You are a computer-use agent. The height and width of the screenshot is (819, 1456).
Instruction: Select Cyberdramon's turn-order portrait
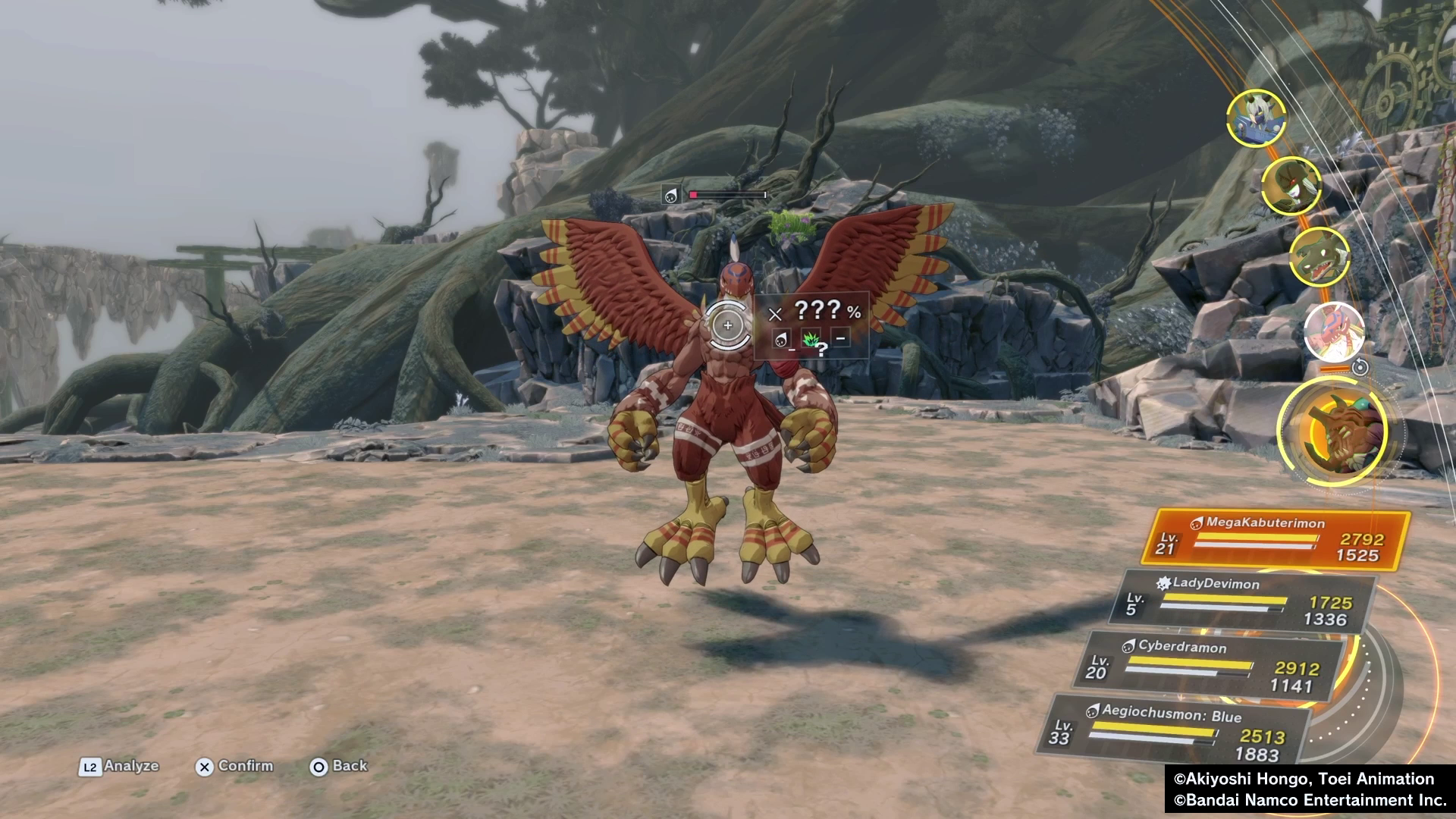[x=1319, y=256]
